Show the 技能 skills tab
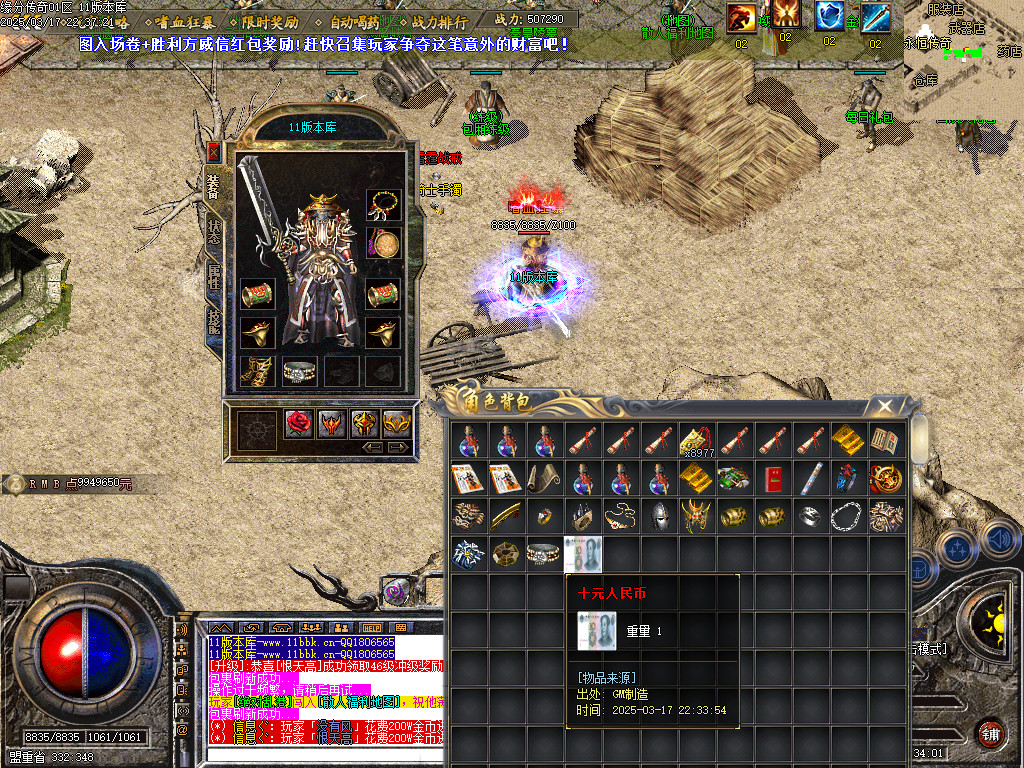Image resolution: width=1024 pixels, height=768 pixels. pyautogui.click(x=213, y=323)
